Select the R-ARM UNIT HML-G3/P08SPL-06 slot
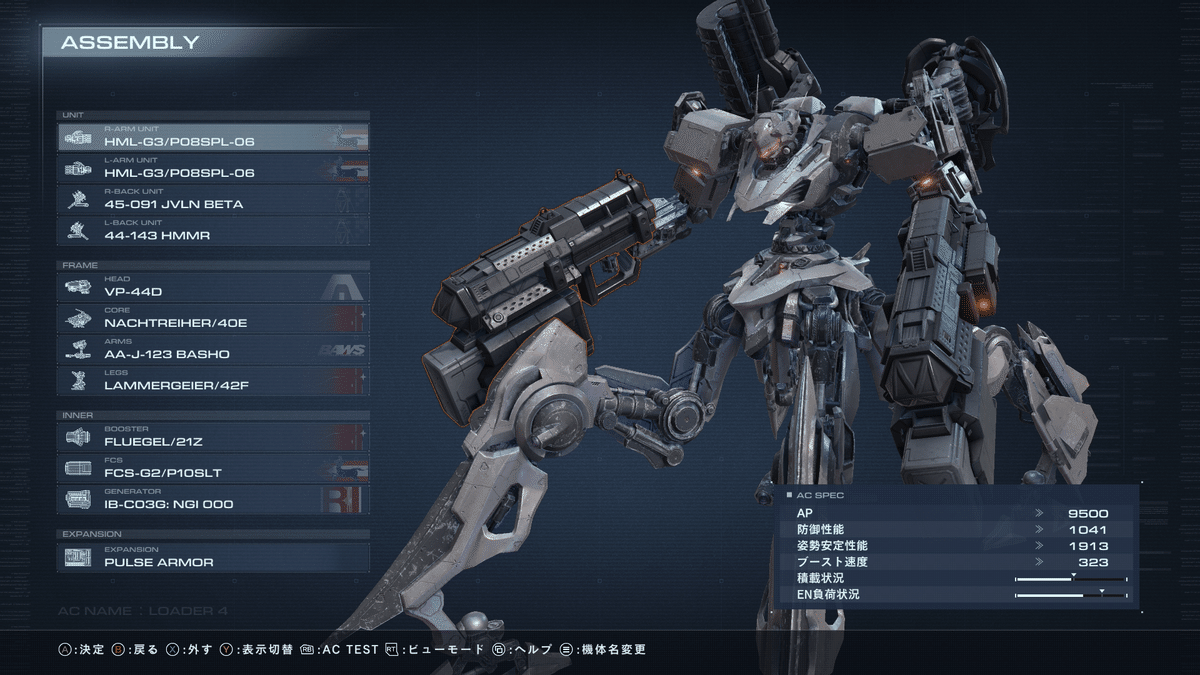Viewport: 1200px width, 675px height. click(213, 137)
